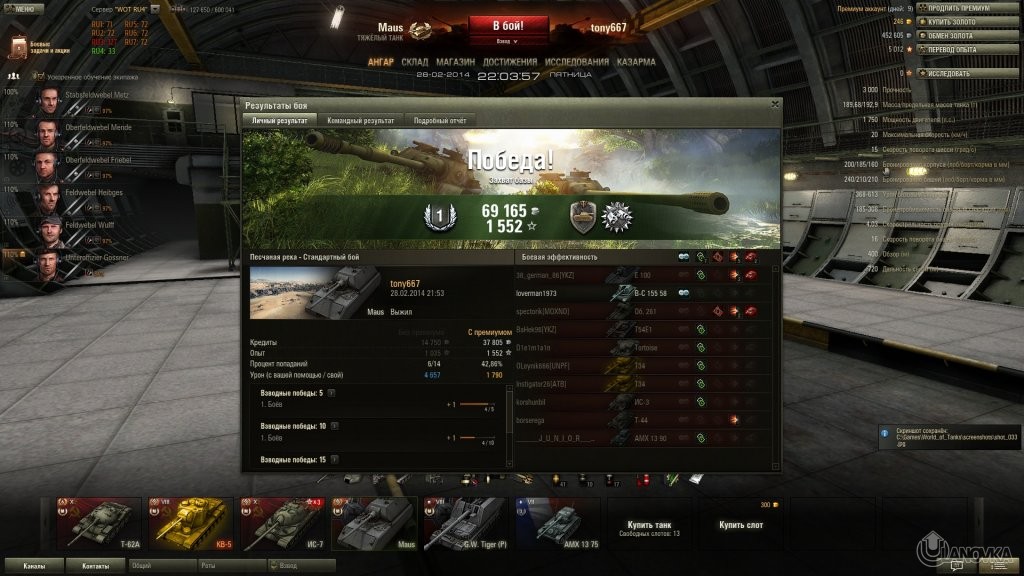The width and height of the screenshot is (1024, 576).
Task: Show the КАЗАРМА tab
Action: [x=636, y=62]
